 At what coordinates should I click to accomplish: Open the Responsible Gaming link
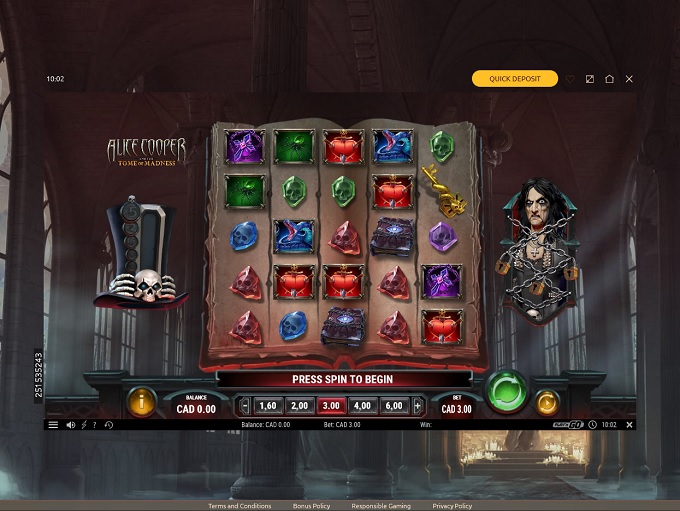381,506
